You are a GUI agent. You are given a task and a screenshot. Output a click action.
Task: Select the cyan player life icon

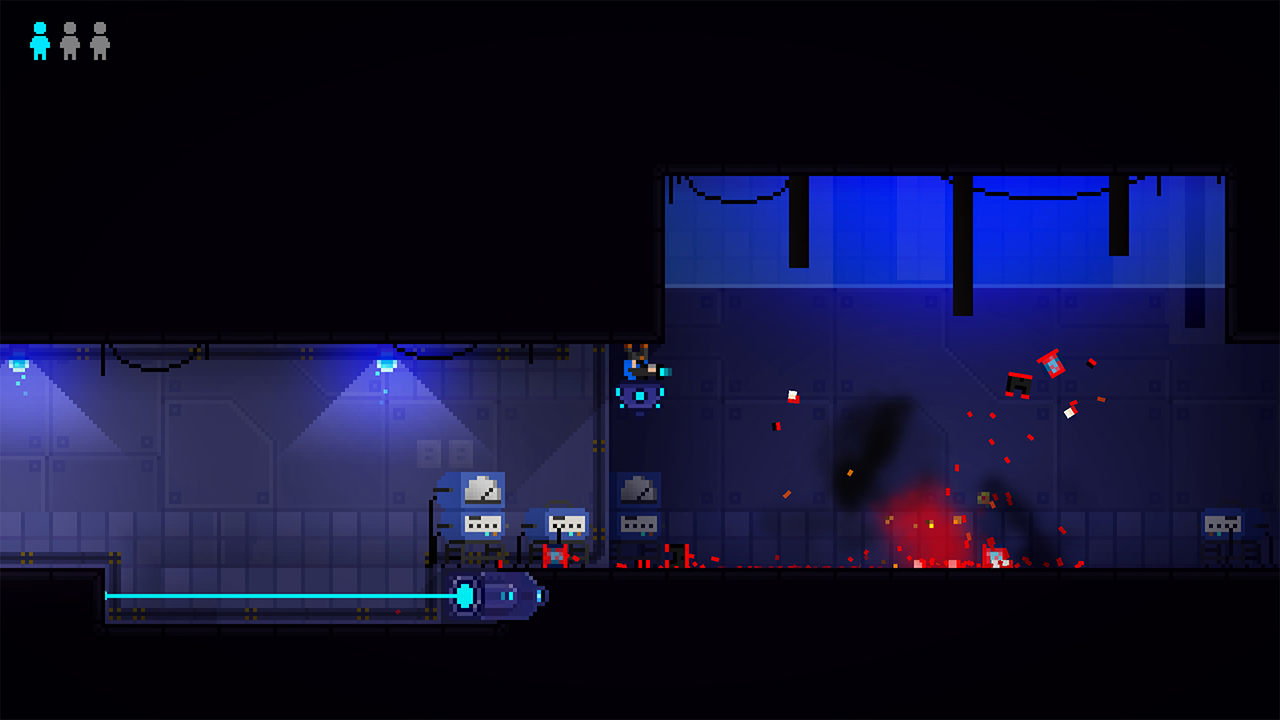[x=38, y=42]
